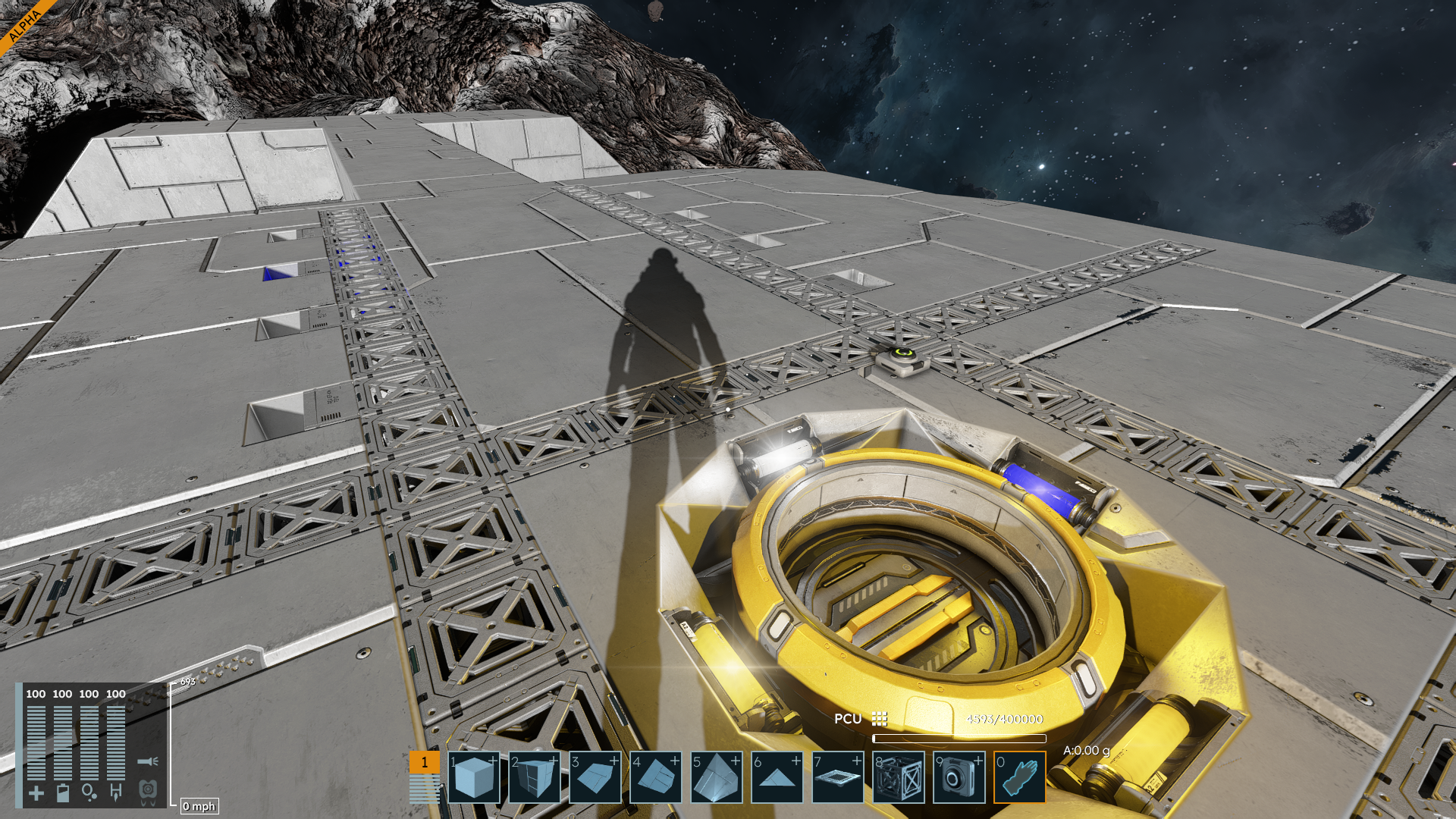Pick the steel frame cube block slot 8

[899, 777]
